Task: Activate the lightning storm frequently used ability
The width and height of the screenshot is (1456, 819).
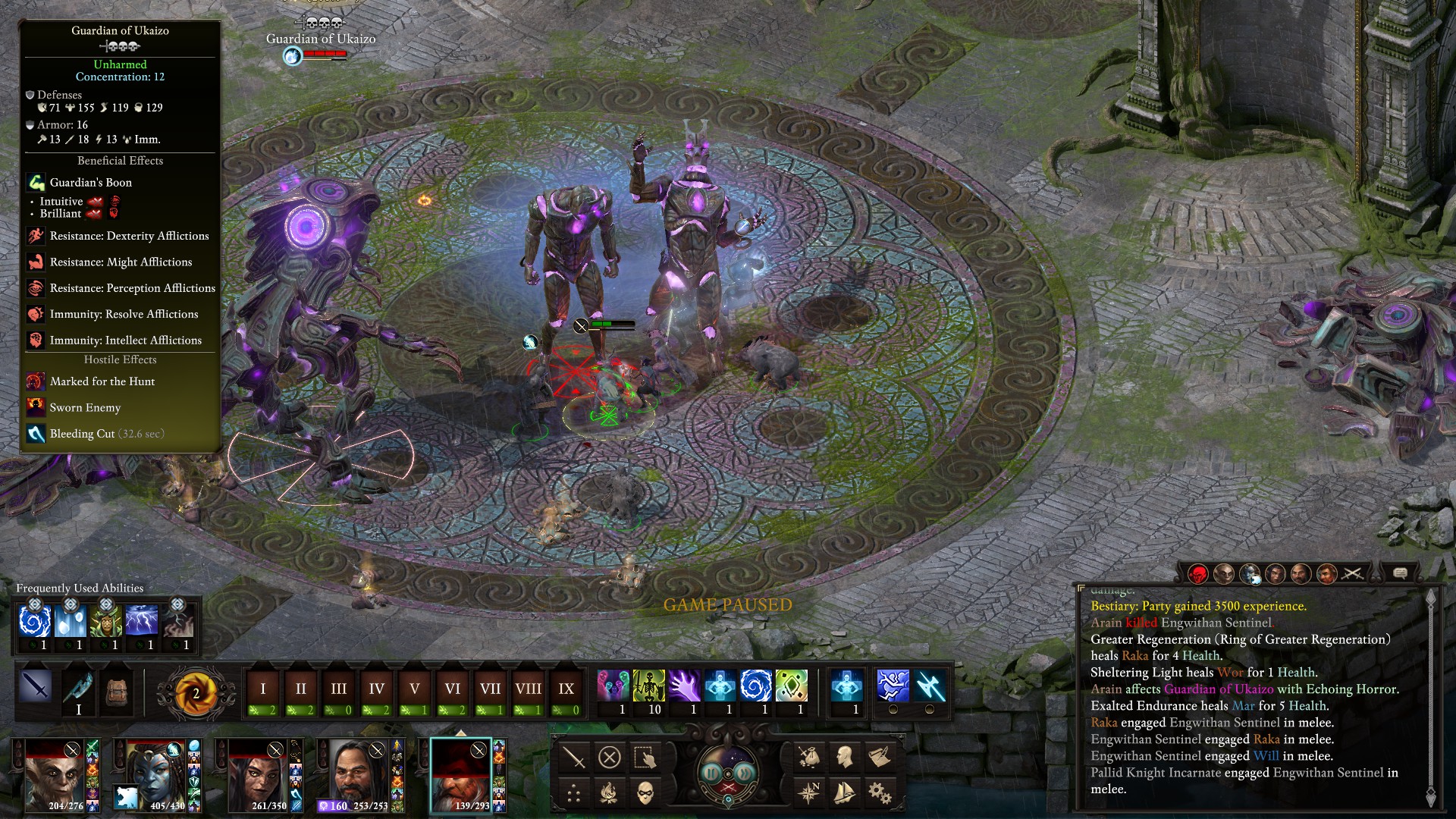Action: click(142, 621)
